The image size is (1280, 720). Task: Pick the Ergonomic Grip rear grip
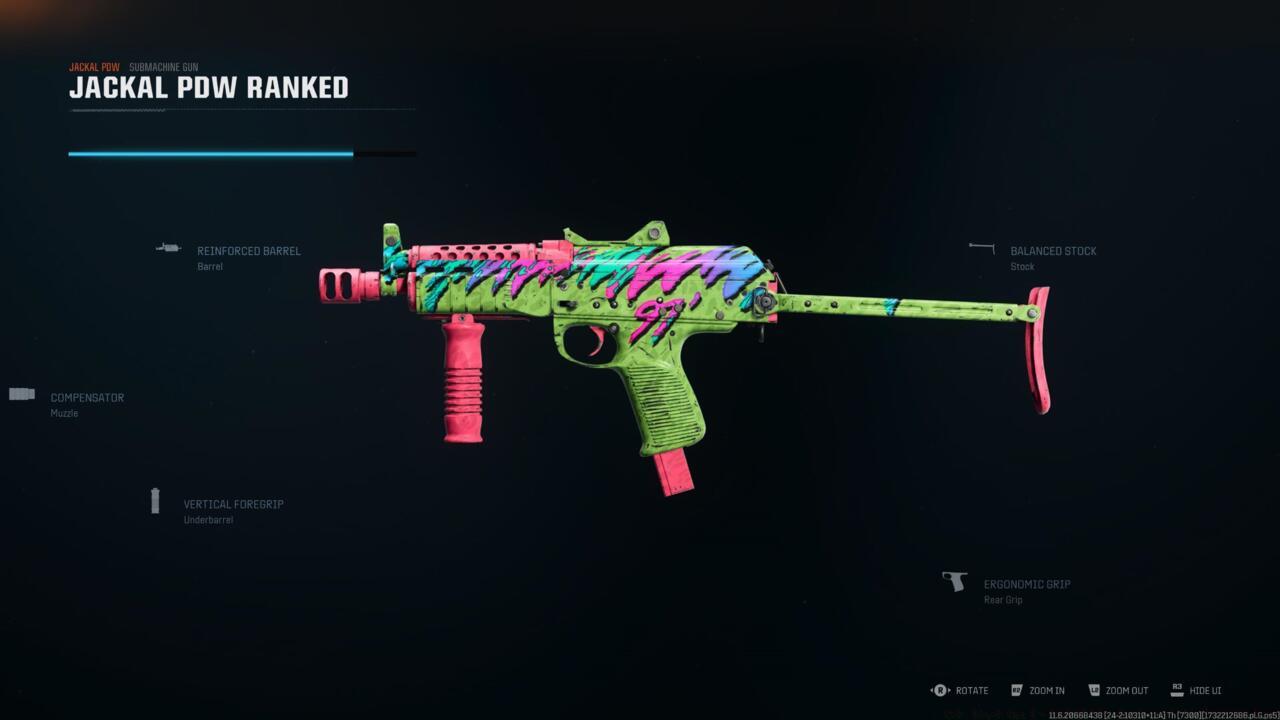point(1026,585)
